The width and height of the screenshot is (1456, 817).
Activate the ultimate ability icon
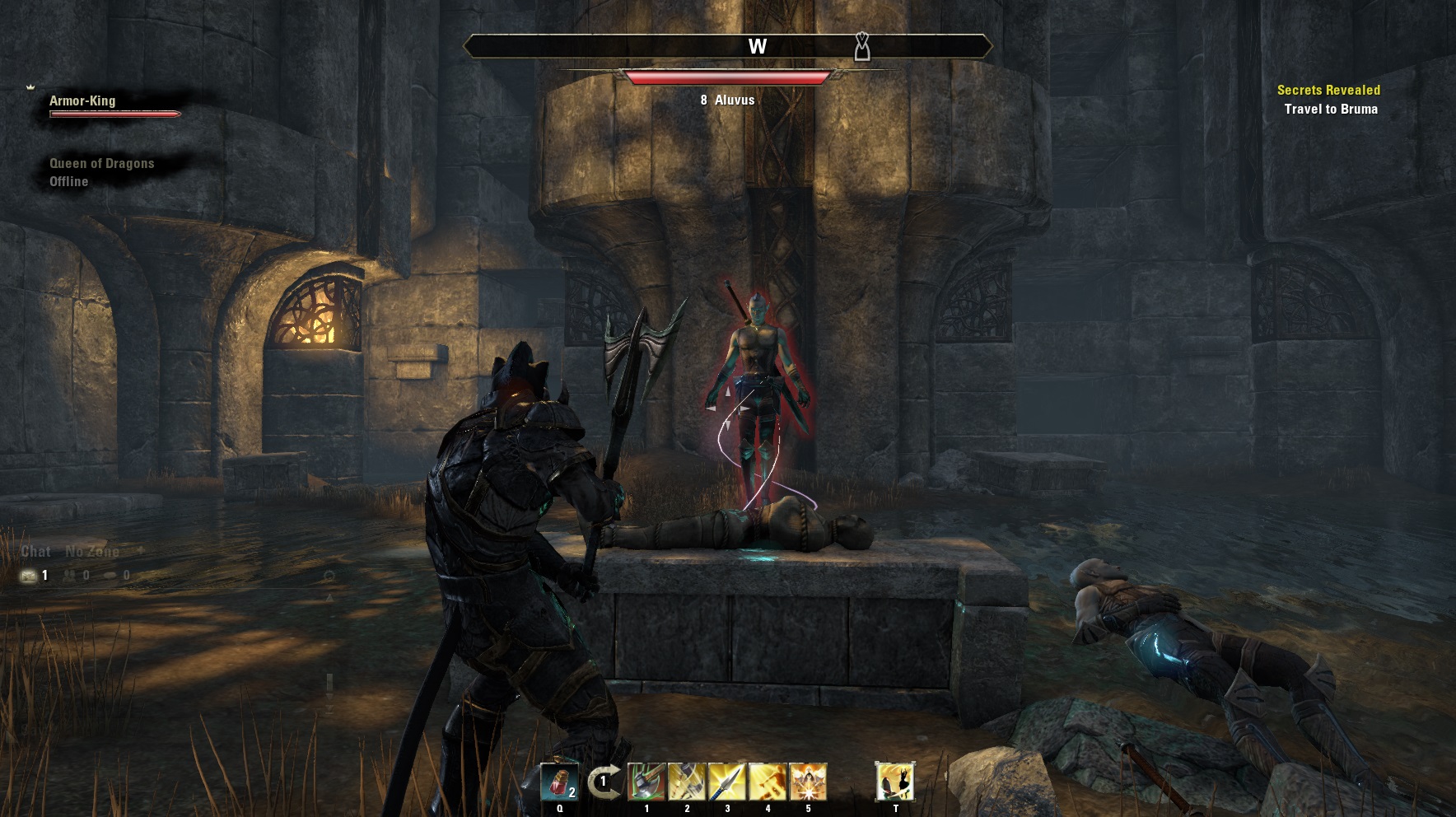pos(895,782)
